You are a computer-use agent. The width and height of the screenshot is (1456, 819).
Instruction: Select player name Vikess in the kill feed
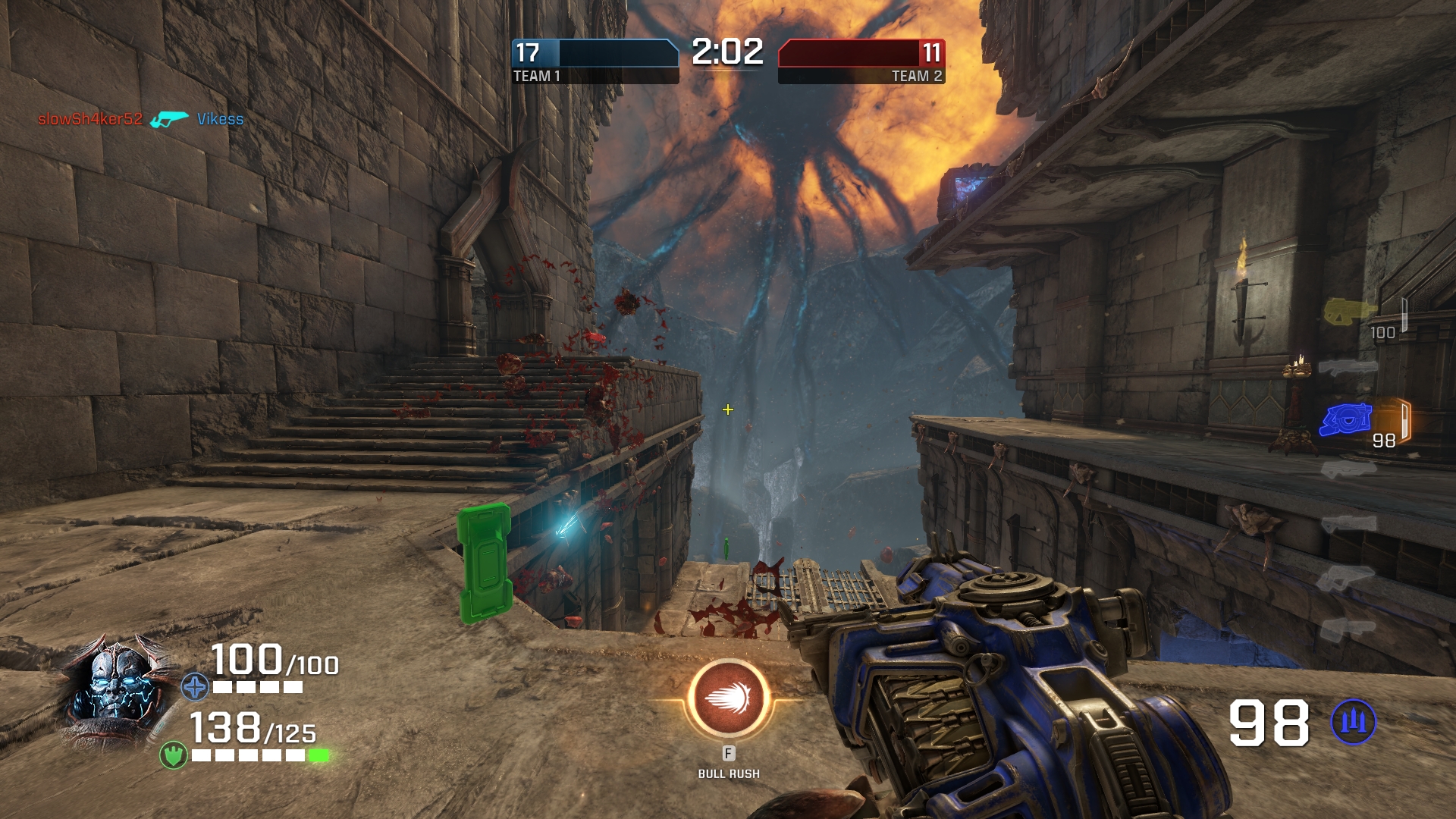point(220,119)
